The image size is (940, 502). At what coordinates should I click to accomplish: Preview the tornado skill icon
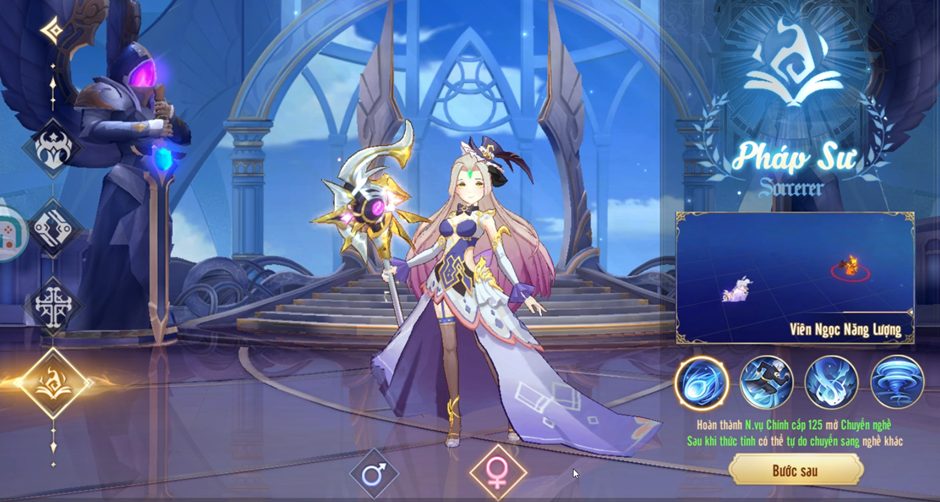click(x=896, y=382)
